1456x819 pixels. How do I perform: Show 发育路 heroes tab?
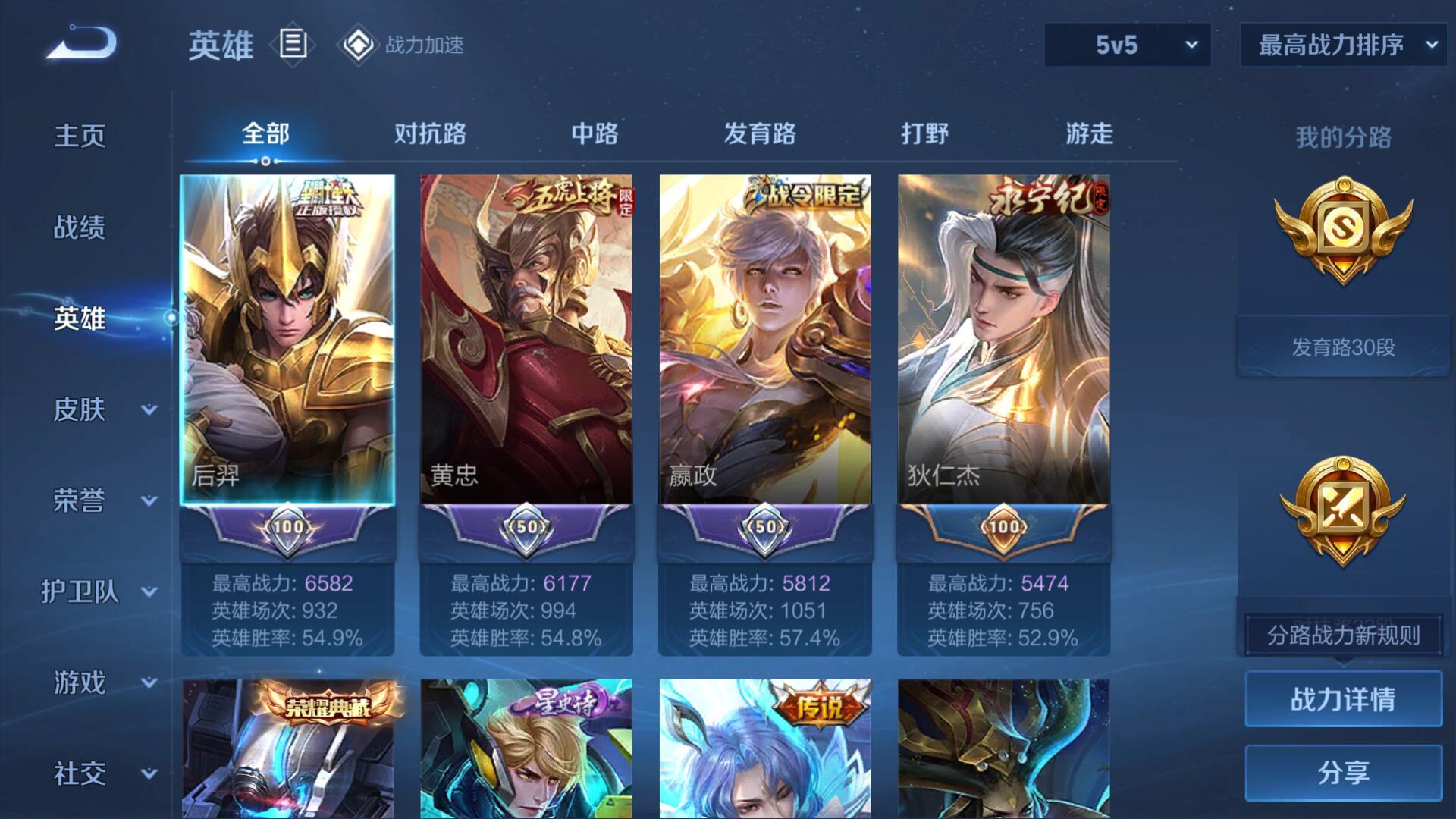point(759,134)
